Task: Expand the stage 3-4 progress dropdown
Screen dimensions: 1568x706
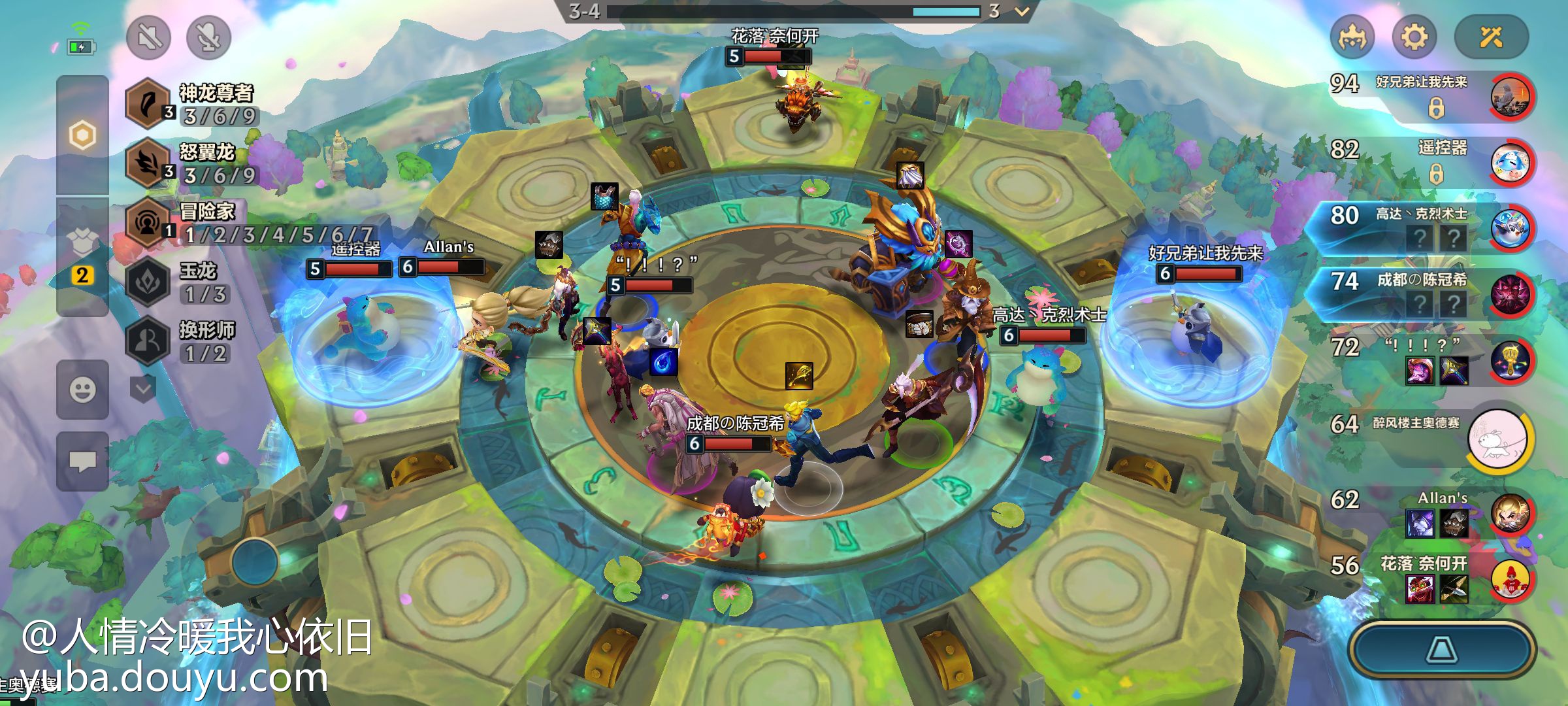Action: point(1022,11)
